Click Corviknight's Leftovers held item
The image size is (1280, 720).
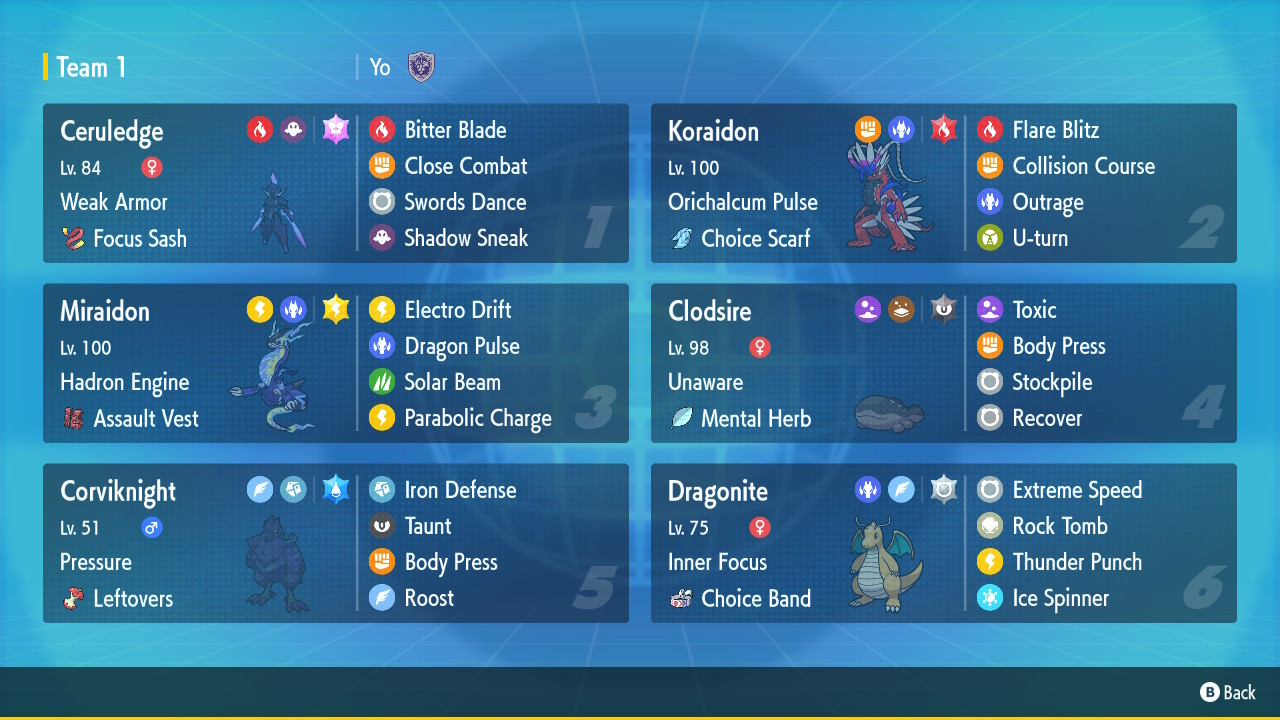[118, 599]
